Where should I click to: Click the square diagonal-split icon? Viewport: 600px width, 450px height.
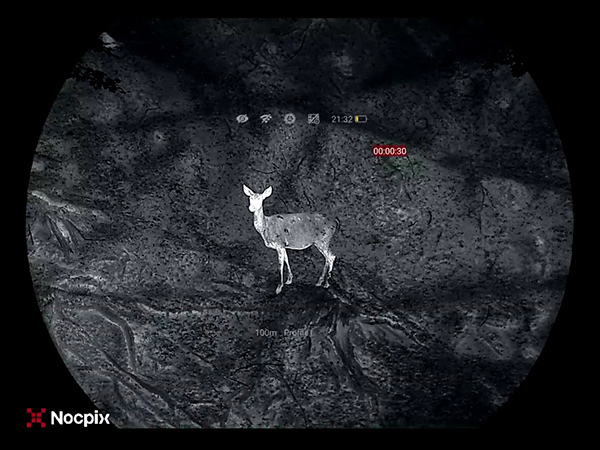[x=313, y=119]
